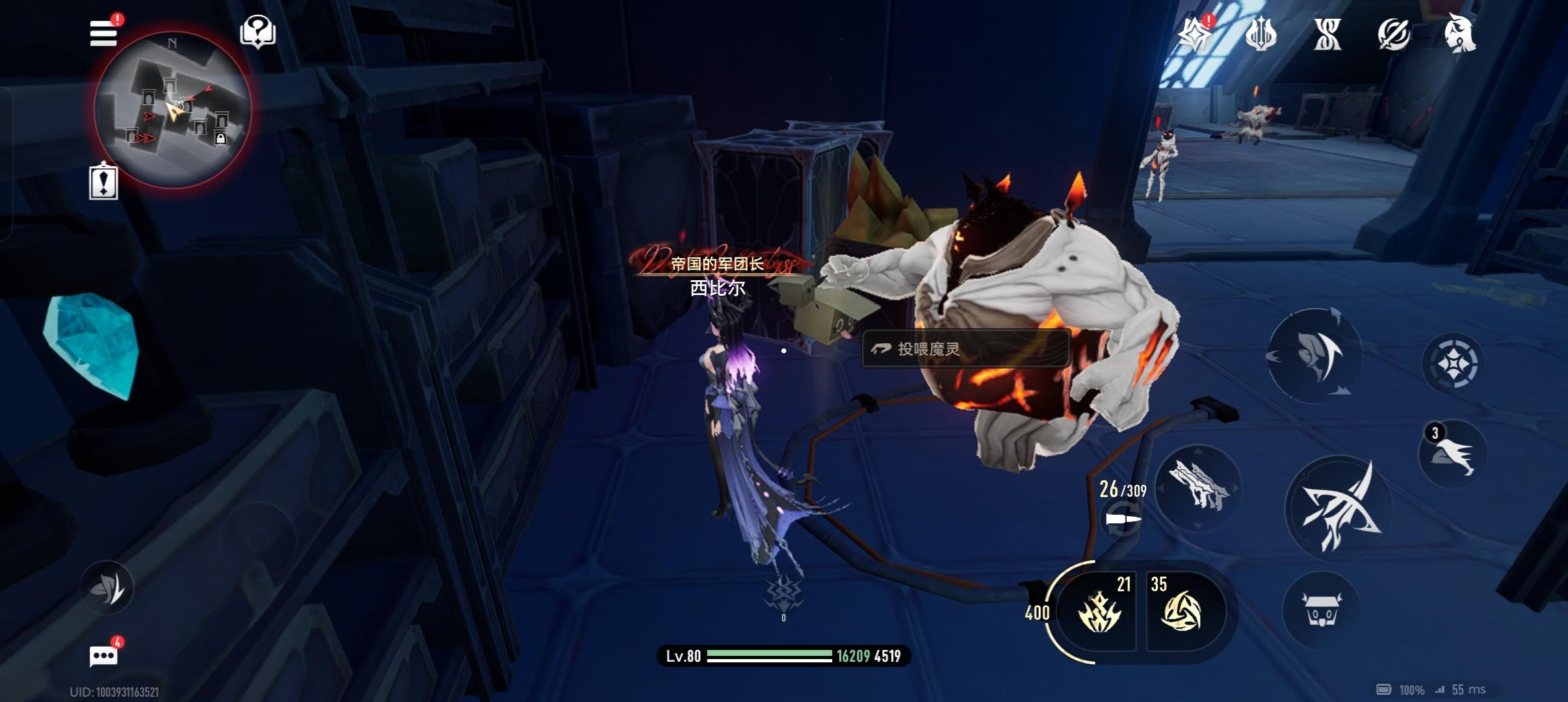Open the exclamation quest tracker icon

coord(103,182)
